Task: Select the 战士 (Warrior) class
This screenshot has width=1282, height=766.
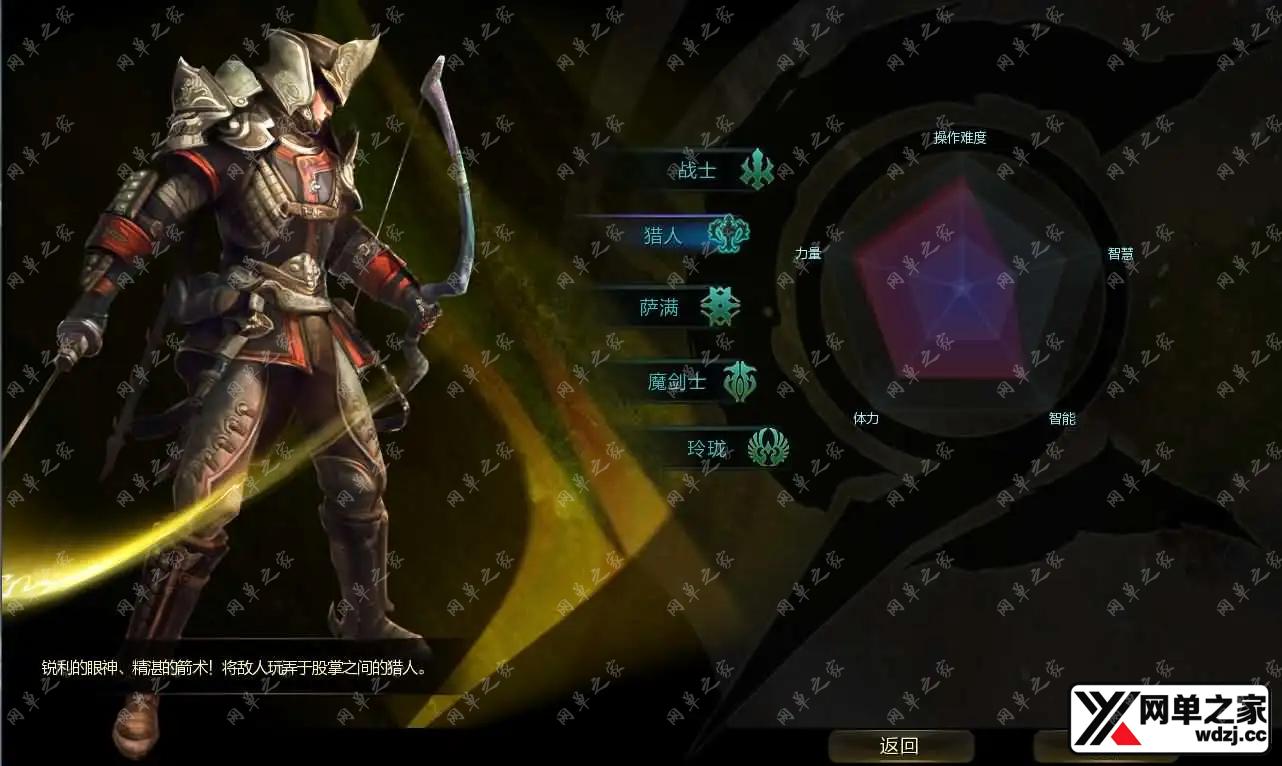Action: [x=699, y=170]
